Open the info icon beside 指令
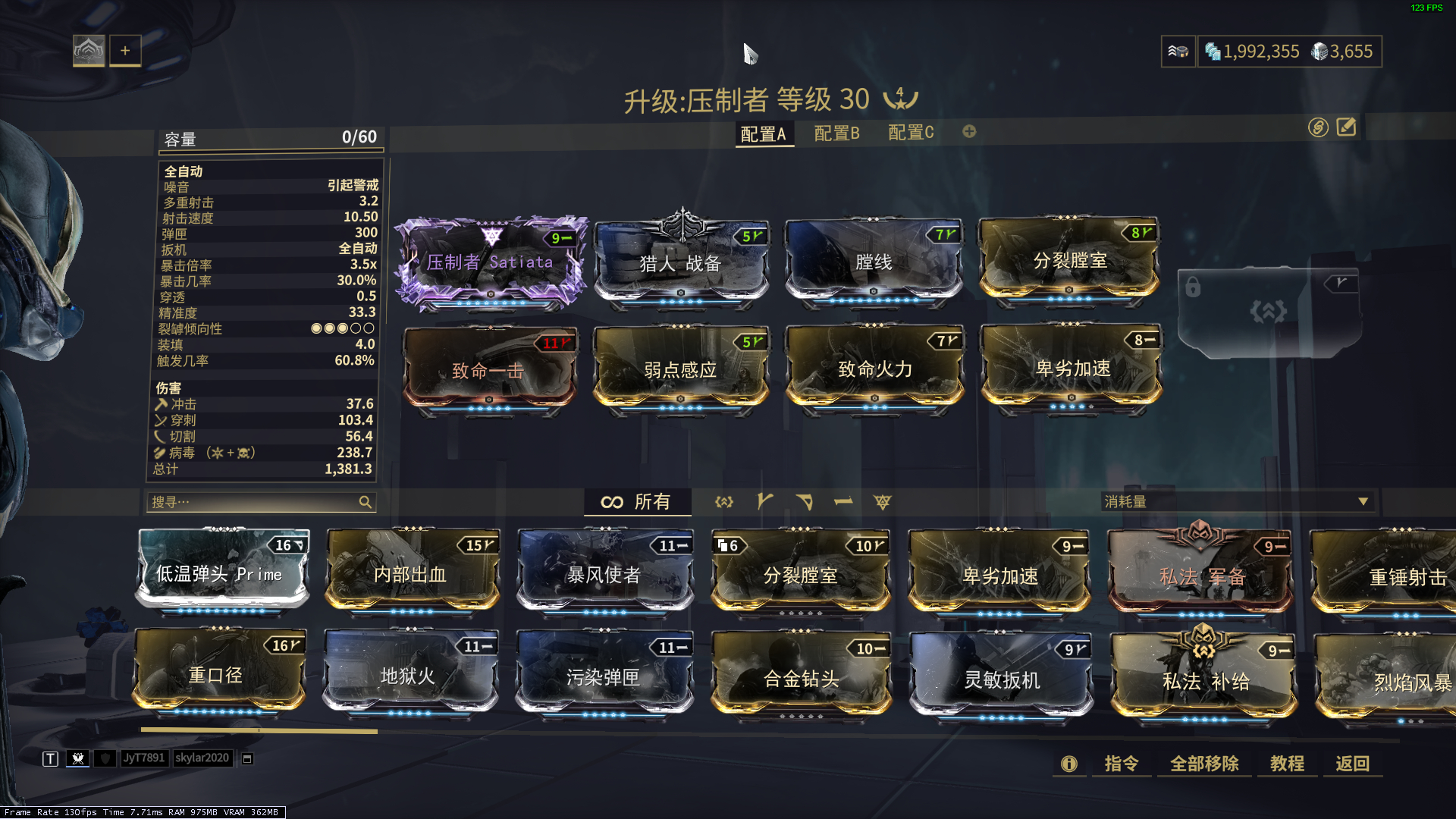This screenshot has width=1456, height=819. pyautogui.click(x=1068, y=764)
